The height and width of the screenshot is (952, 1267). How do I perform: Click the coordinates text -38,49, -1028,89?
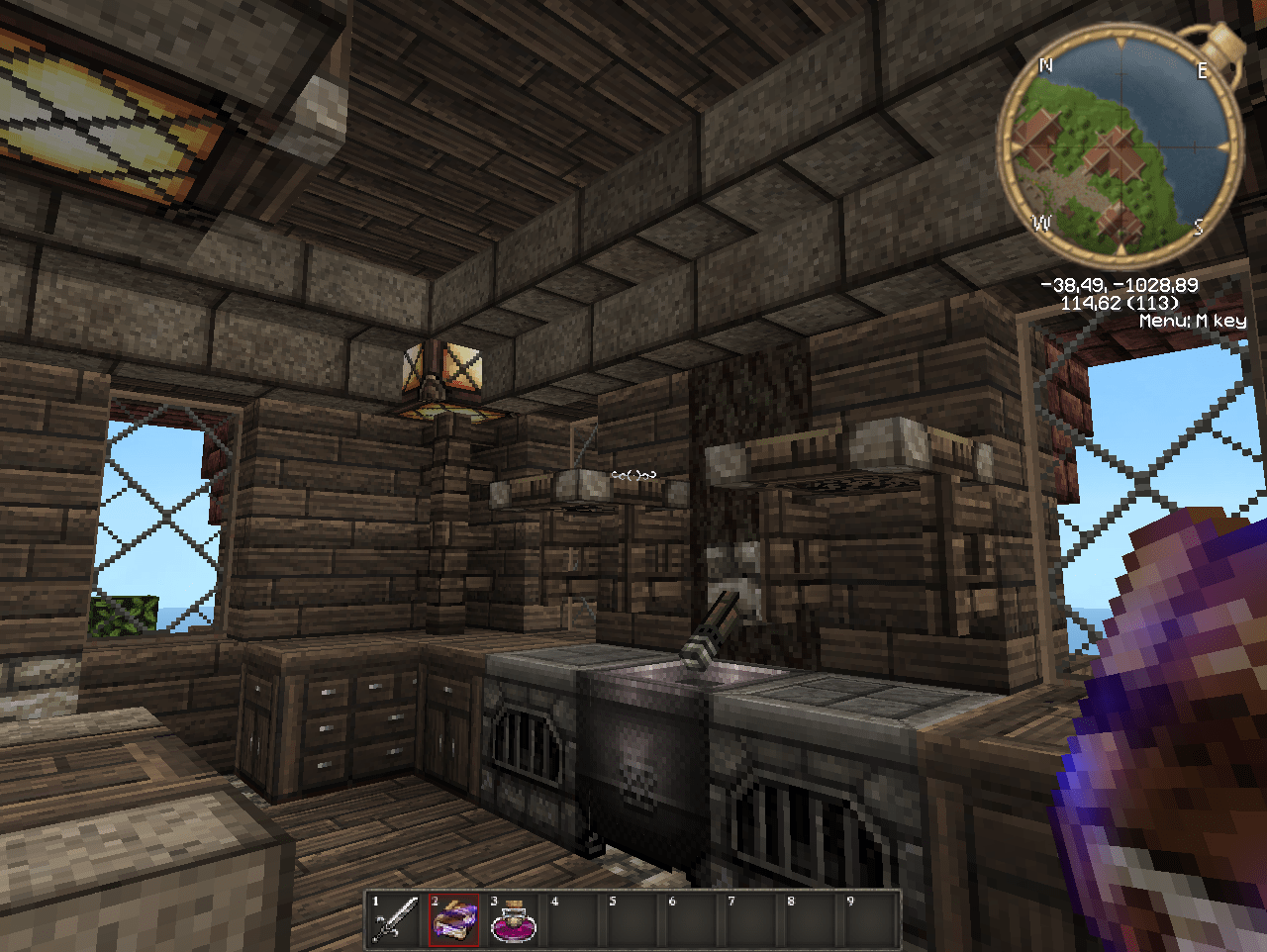tap(1119, 284)
